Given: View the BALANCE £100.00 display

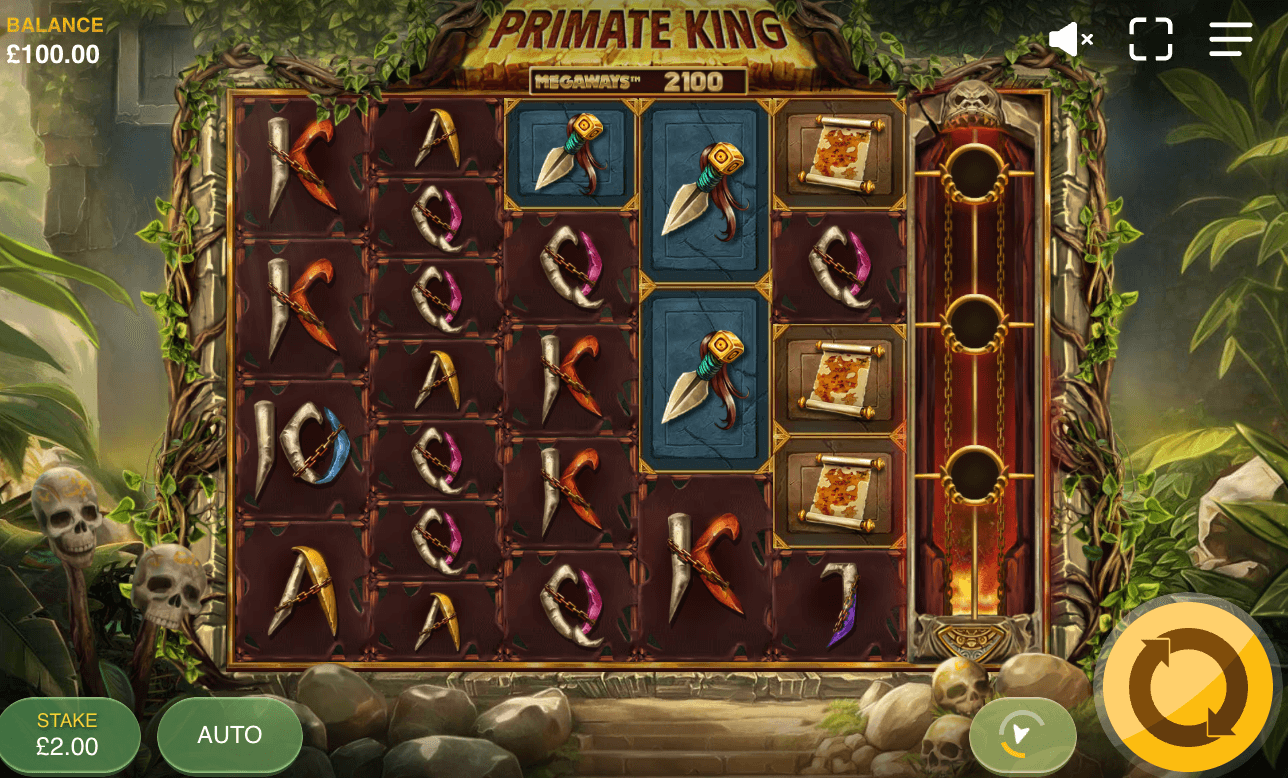Looking at the screenshot, I should point(52,36).
